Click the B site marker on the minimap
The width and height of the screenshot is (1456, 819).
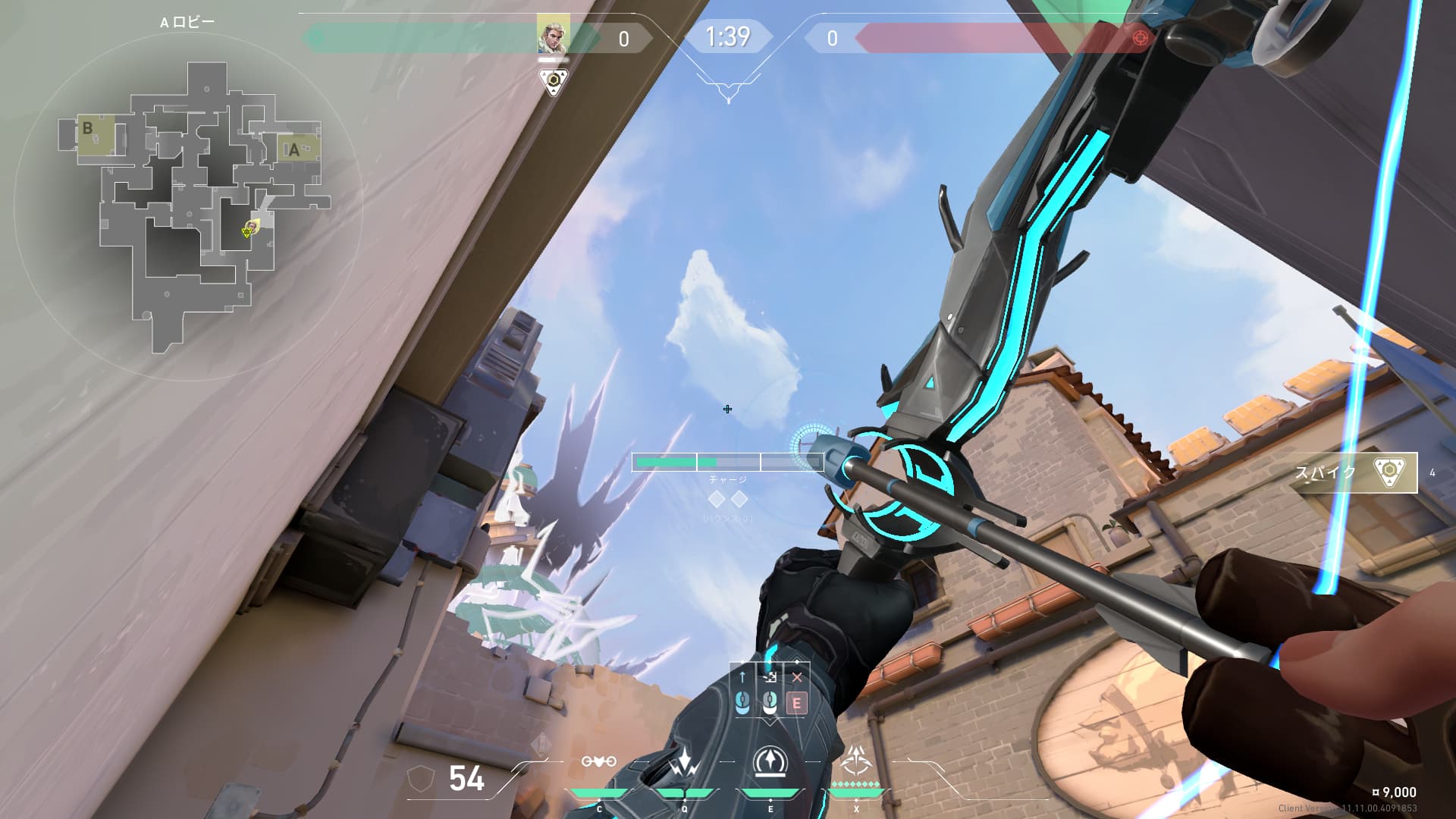pos(88,129)
